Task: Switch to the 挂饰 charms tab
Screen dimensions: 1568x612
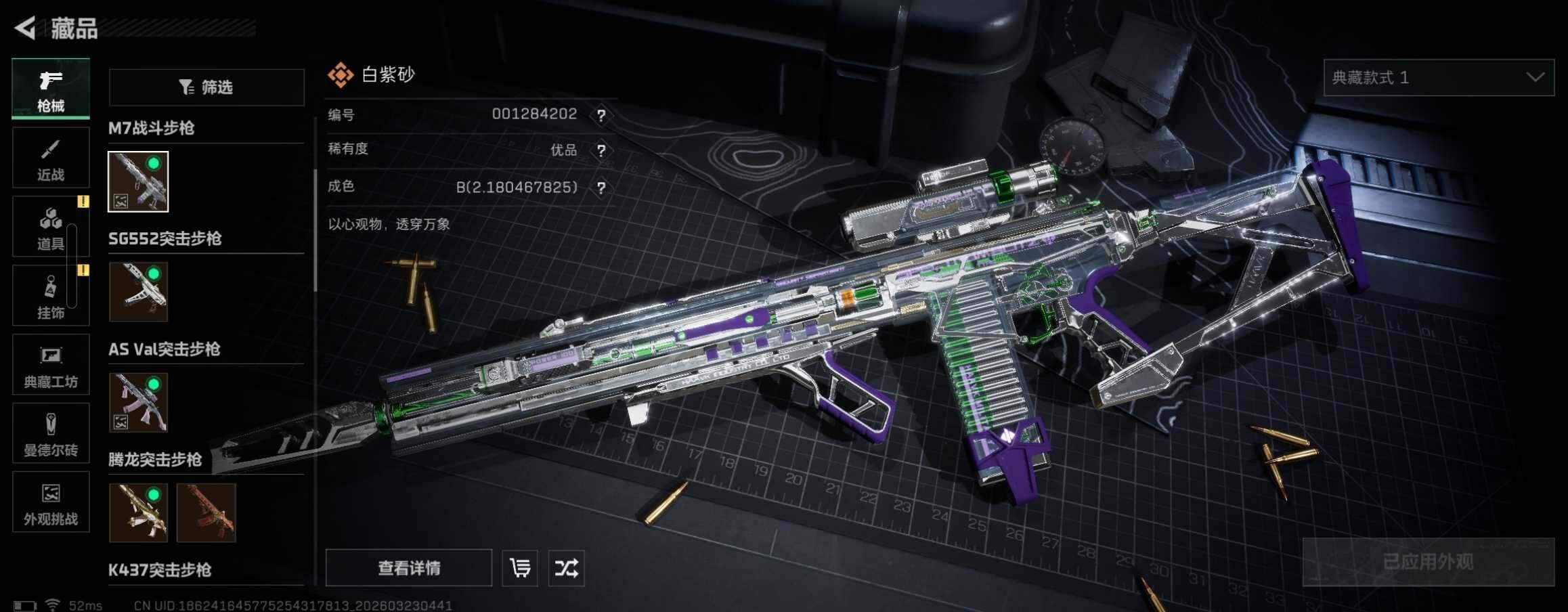Action: pyautogui.click(x=51, y=296)
